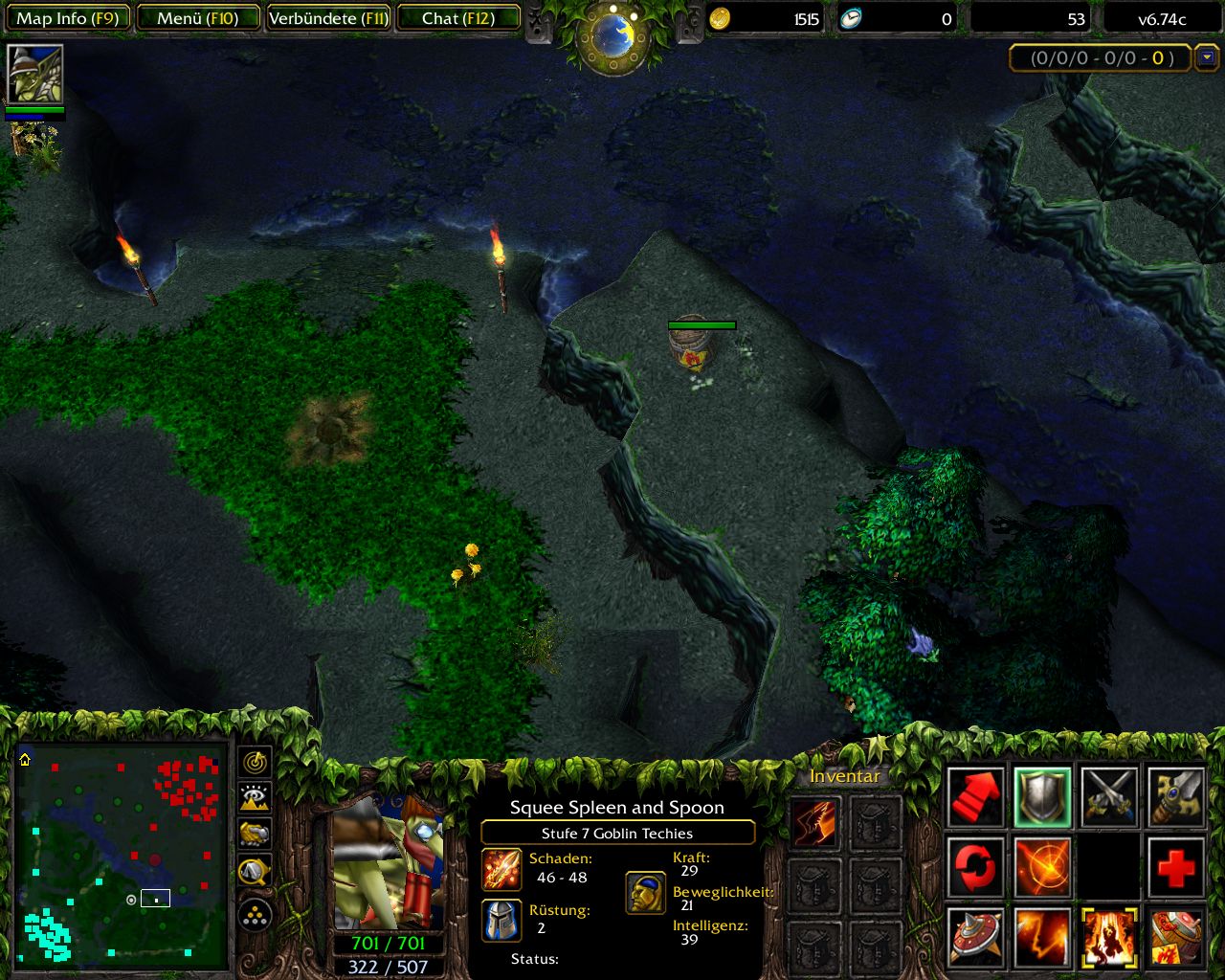Toggle minimap ally color mode
Screen dimensions: 1225x980
click(x=255, y=834)
